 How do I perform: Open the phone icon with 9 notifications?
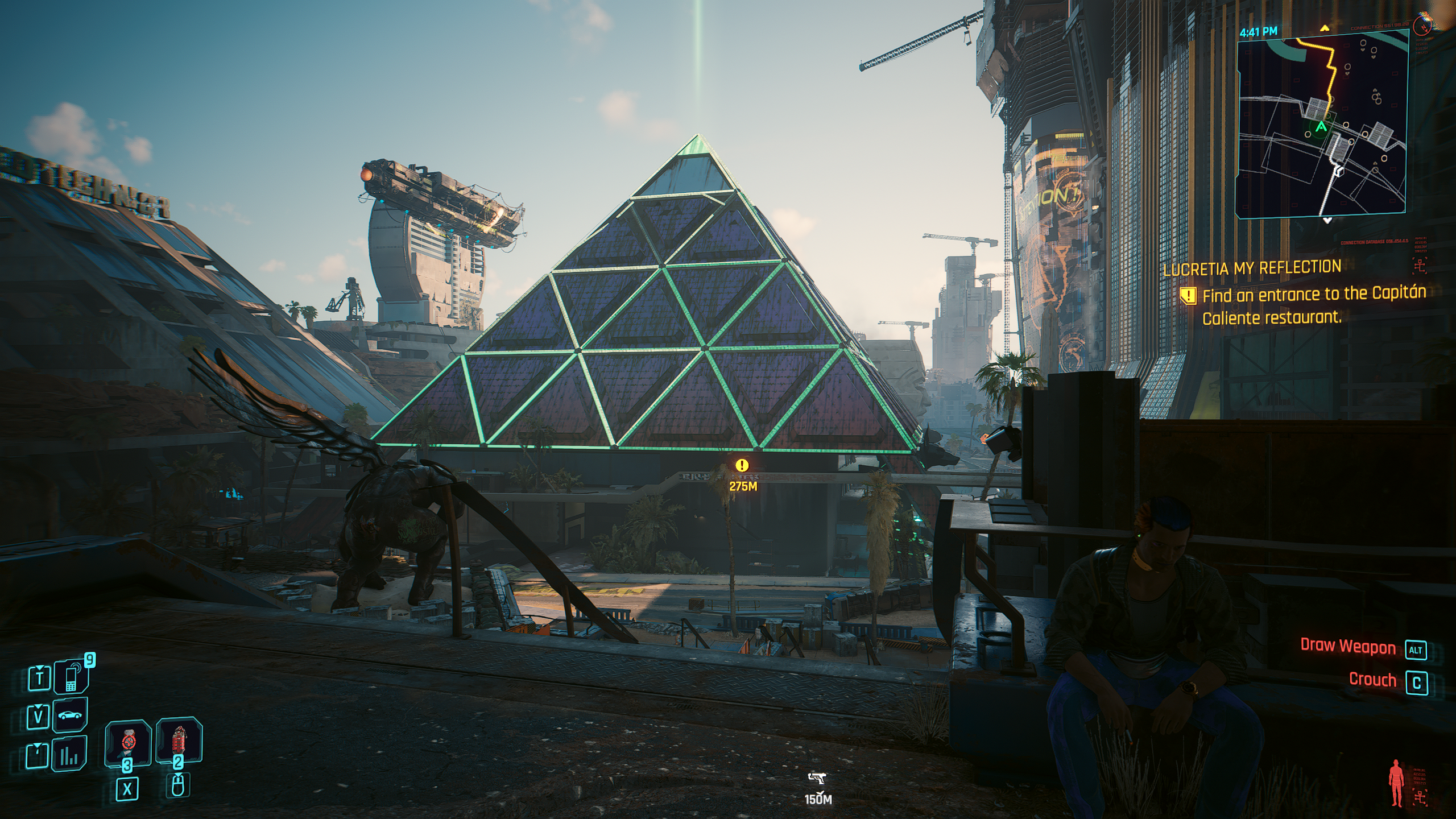(71, 678)
